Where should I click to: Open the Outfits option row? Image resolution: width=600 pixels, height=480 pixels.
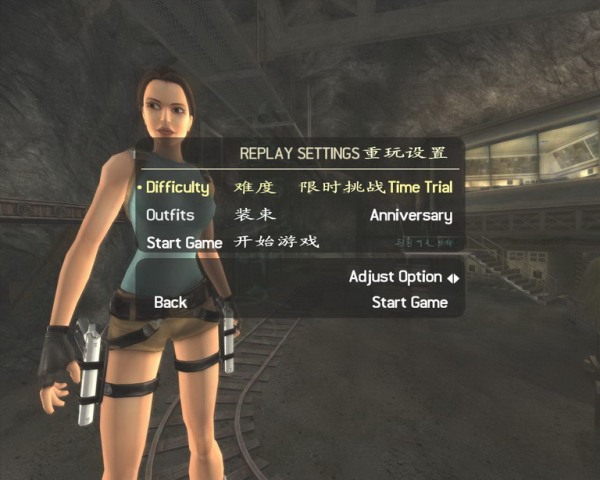pos(170,215)
